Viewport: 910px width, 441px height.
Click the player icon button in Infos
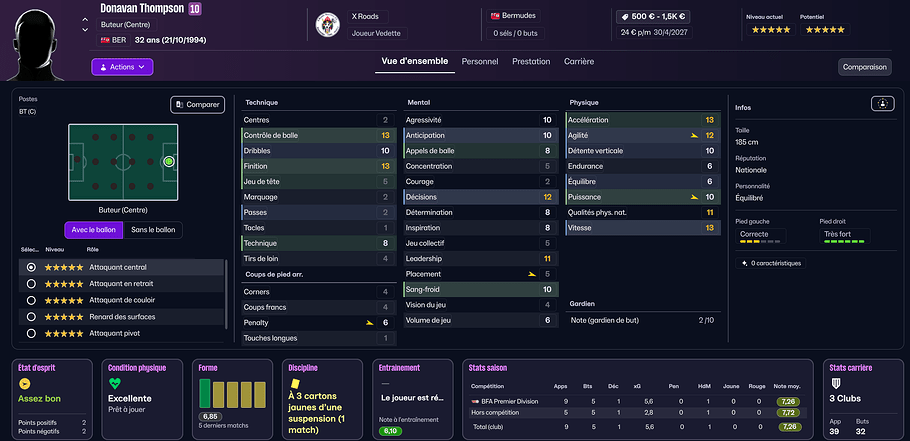click(883, 103)
